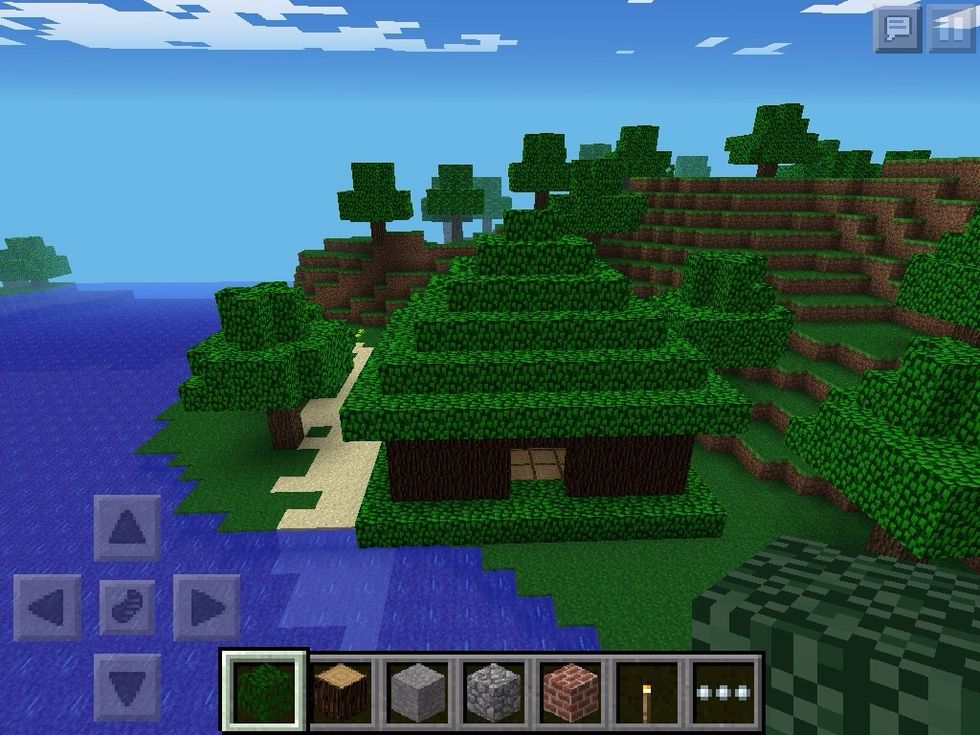Tap the move forward arrow
The image size is (980, 735).
126,527
